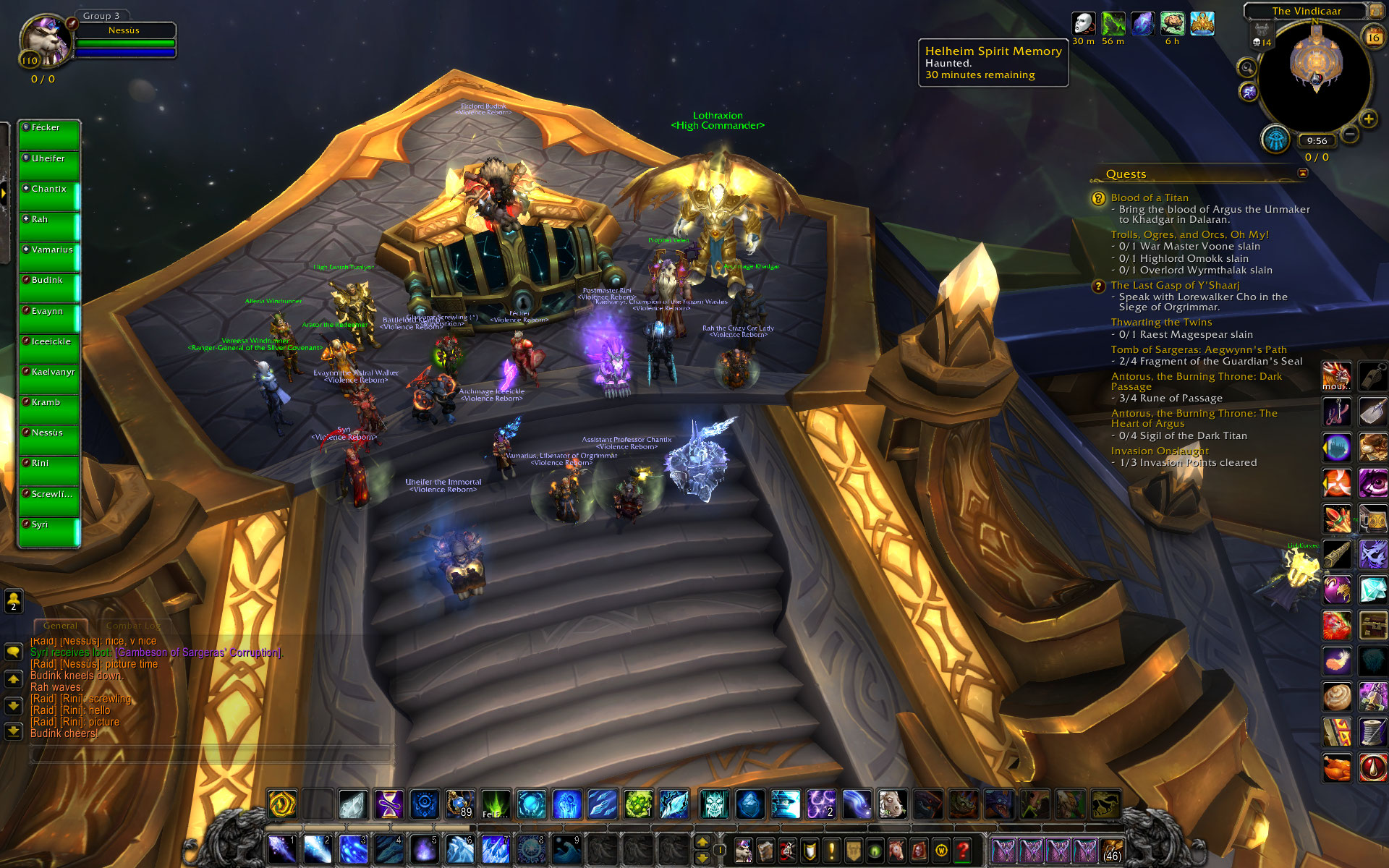Zoom in the minimap
The height and width of the screenshot is (868, 1389).
[1368, 119]
